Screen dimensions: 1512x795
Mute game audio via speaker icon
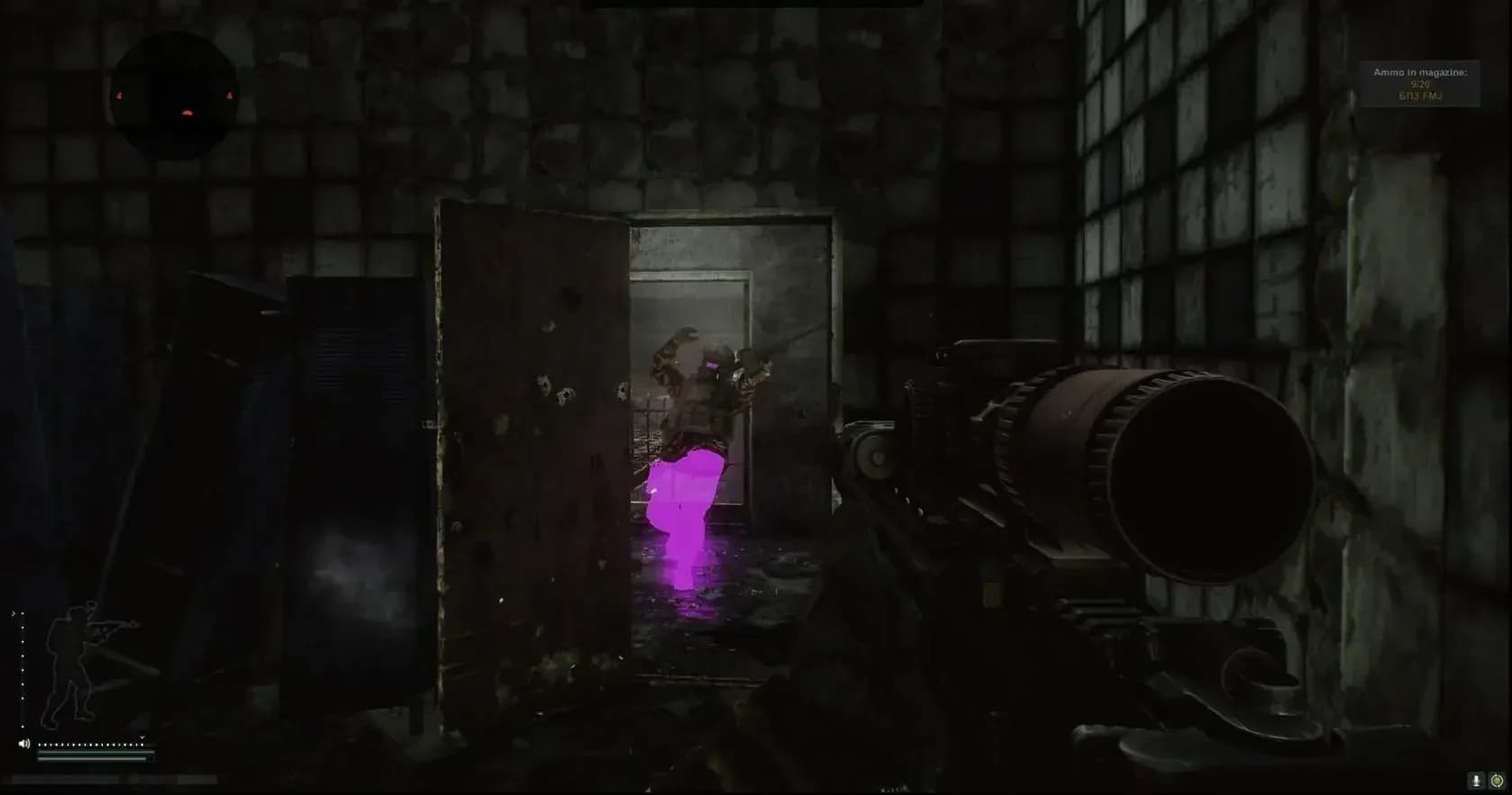tap(24, 743)
